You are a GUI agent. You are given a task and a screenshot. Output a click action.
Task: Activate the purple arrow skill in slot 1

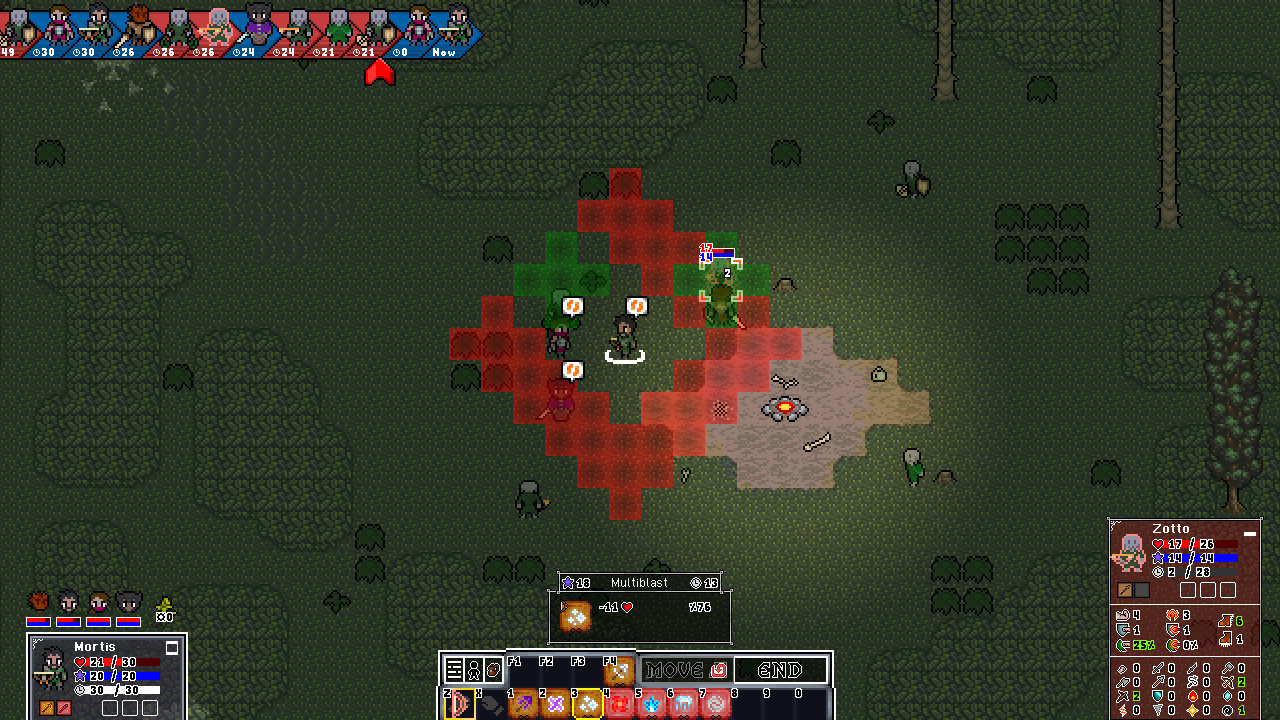click(x=524, y=705)
